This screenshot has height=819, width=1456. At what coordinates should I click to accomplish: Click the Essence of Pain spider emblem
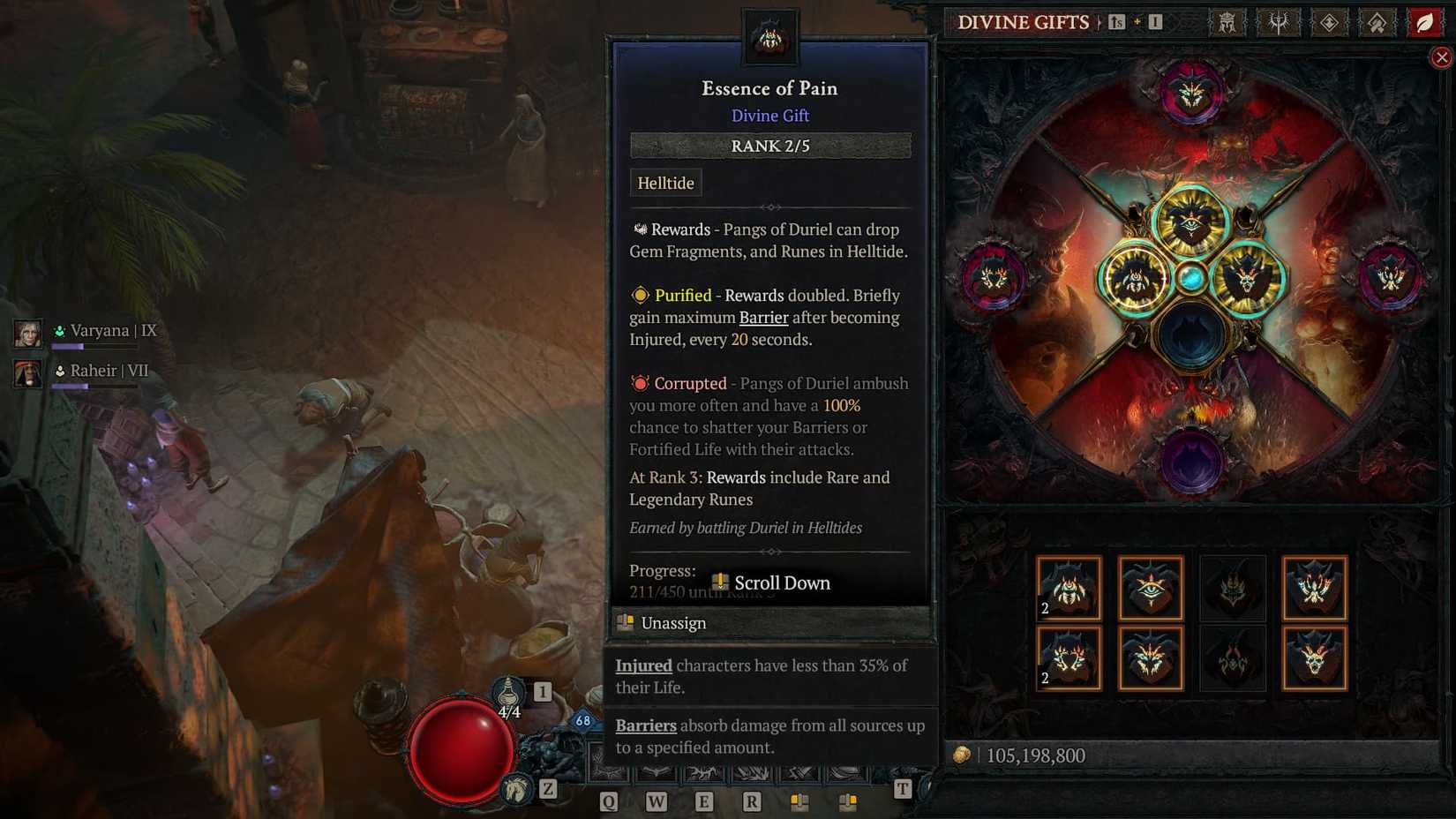point(771,37)
